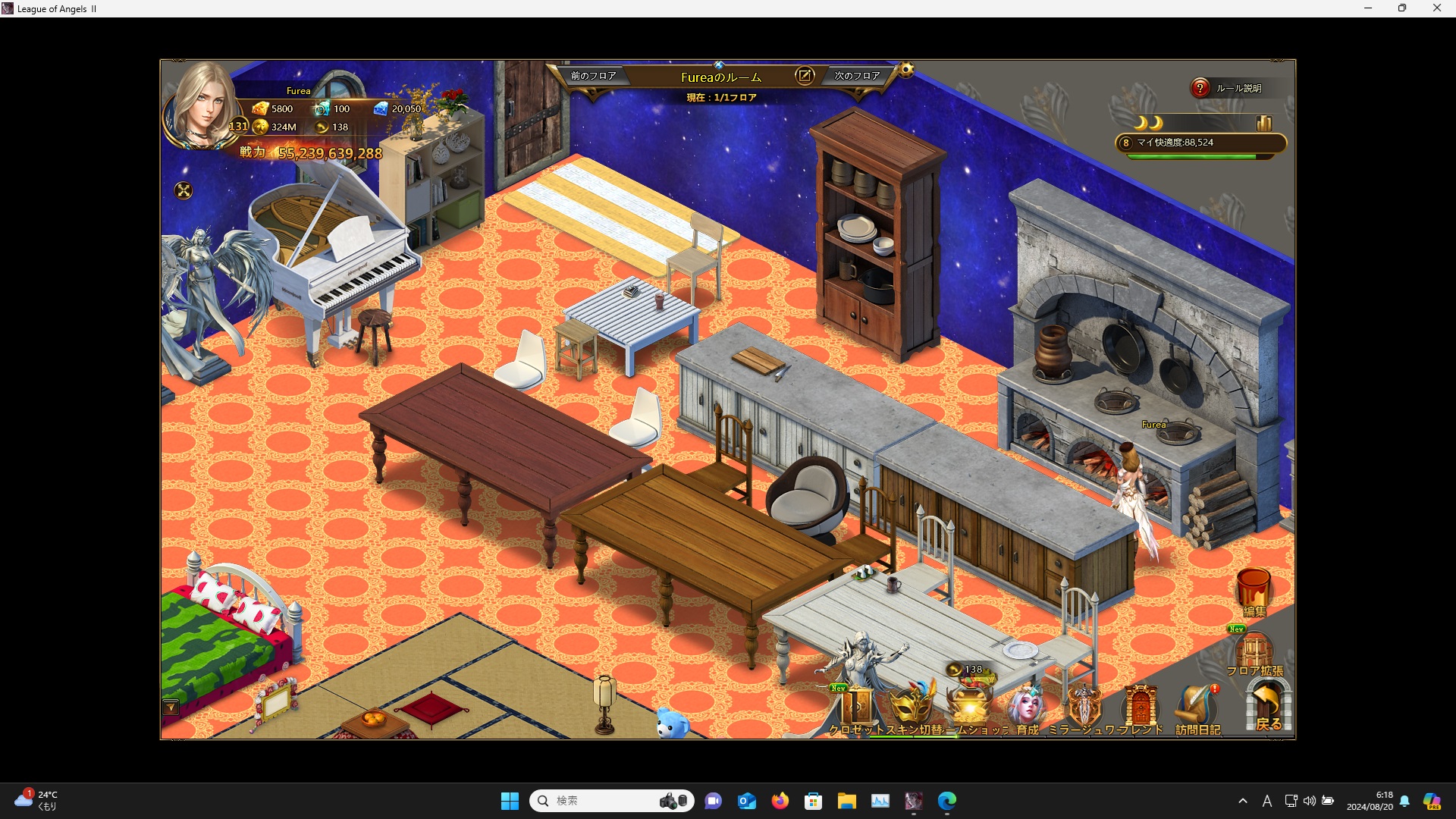Click Furea's player portrait

click(x=202, y=106)
